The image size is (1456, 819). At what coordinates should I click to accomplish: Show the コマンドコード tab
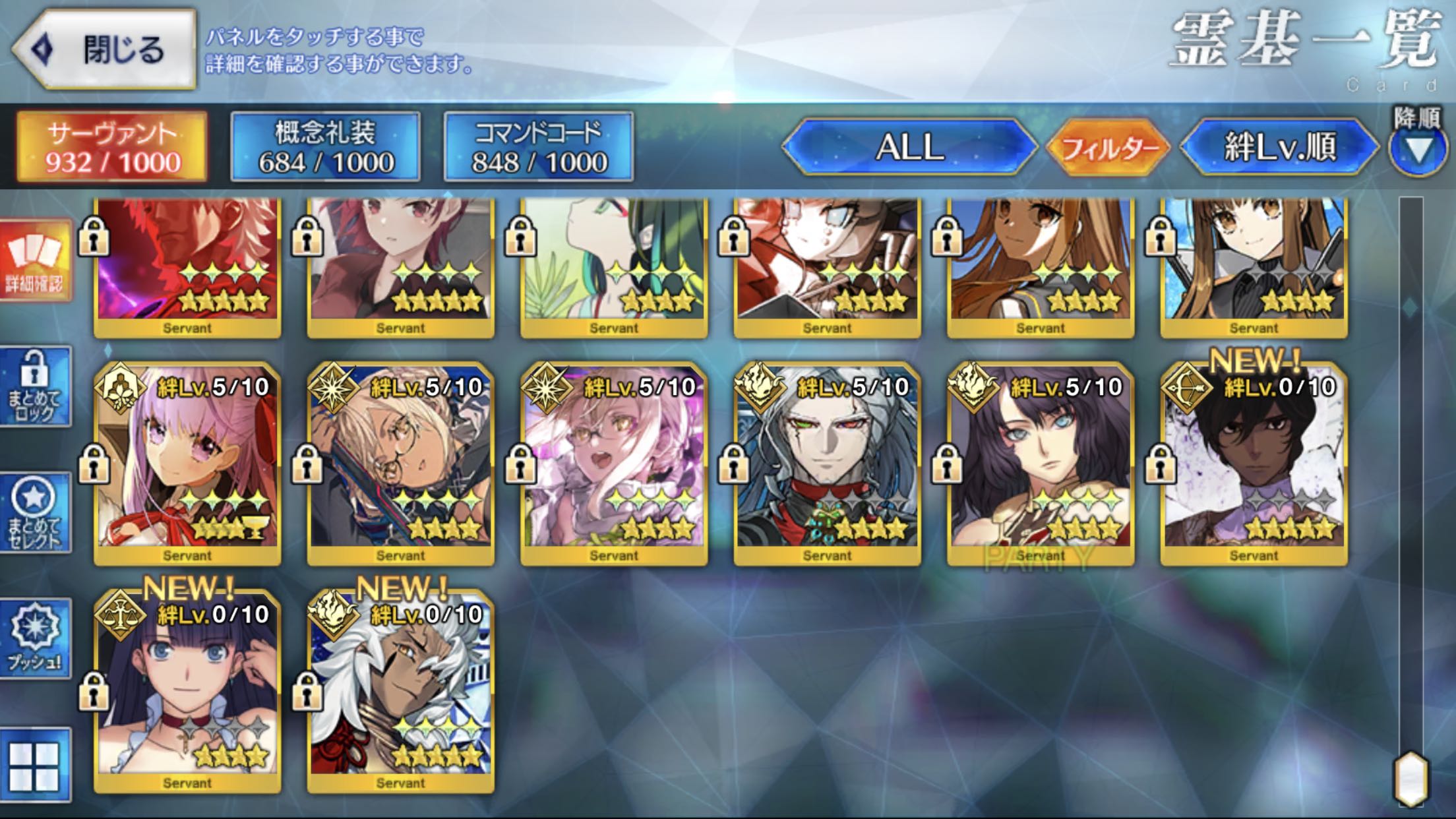click(x=539, y=147)
